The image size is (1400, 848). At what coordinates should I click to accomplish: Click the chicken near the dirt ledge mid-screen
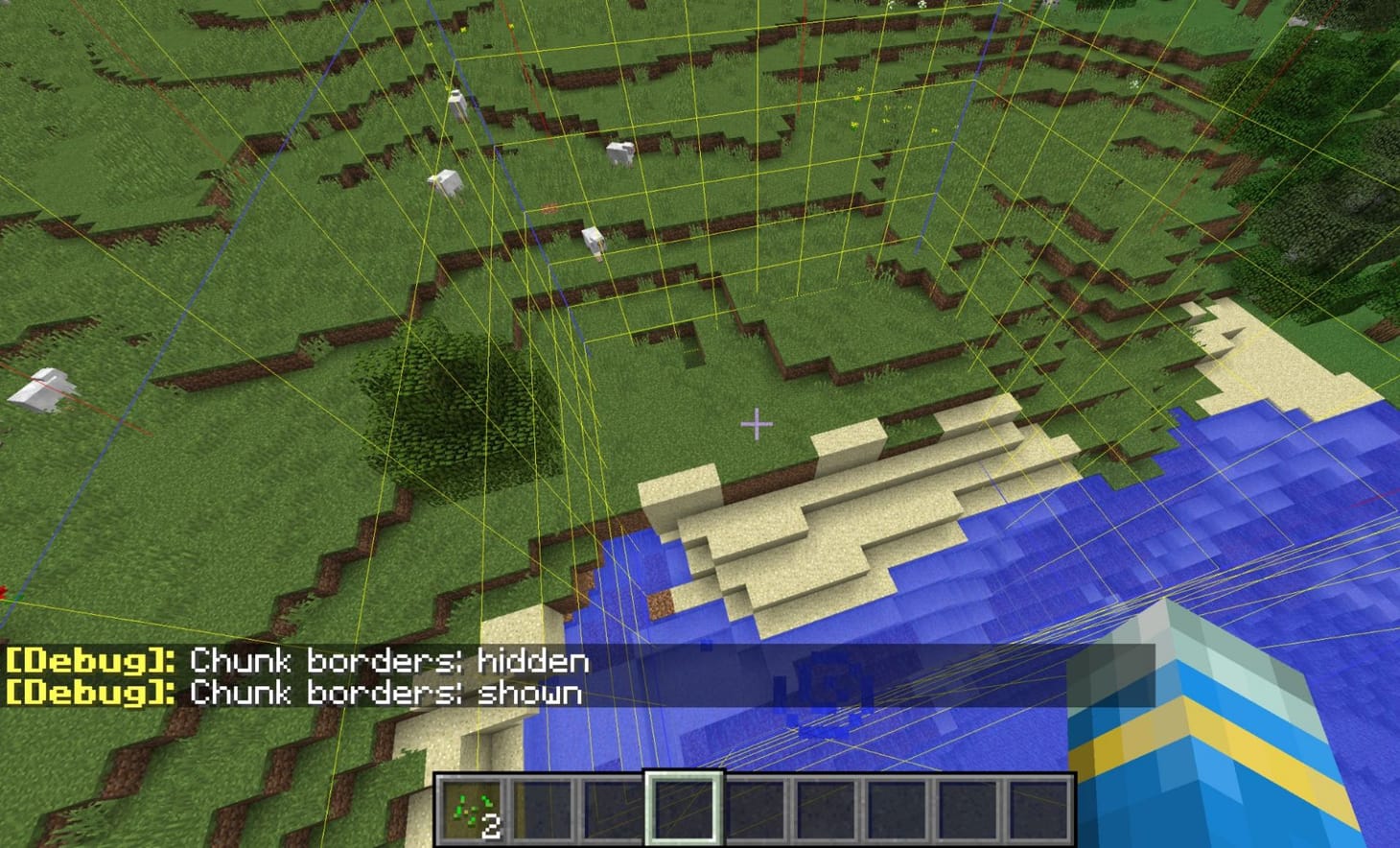pos(595,242)
